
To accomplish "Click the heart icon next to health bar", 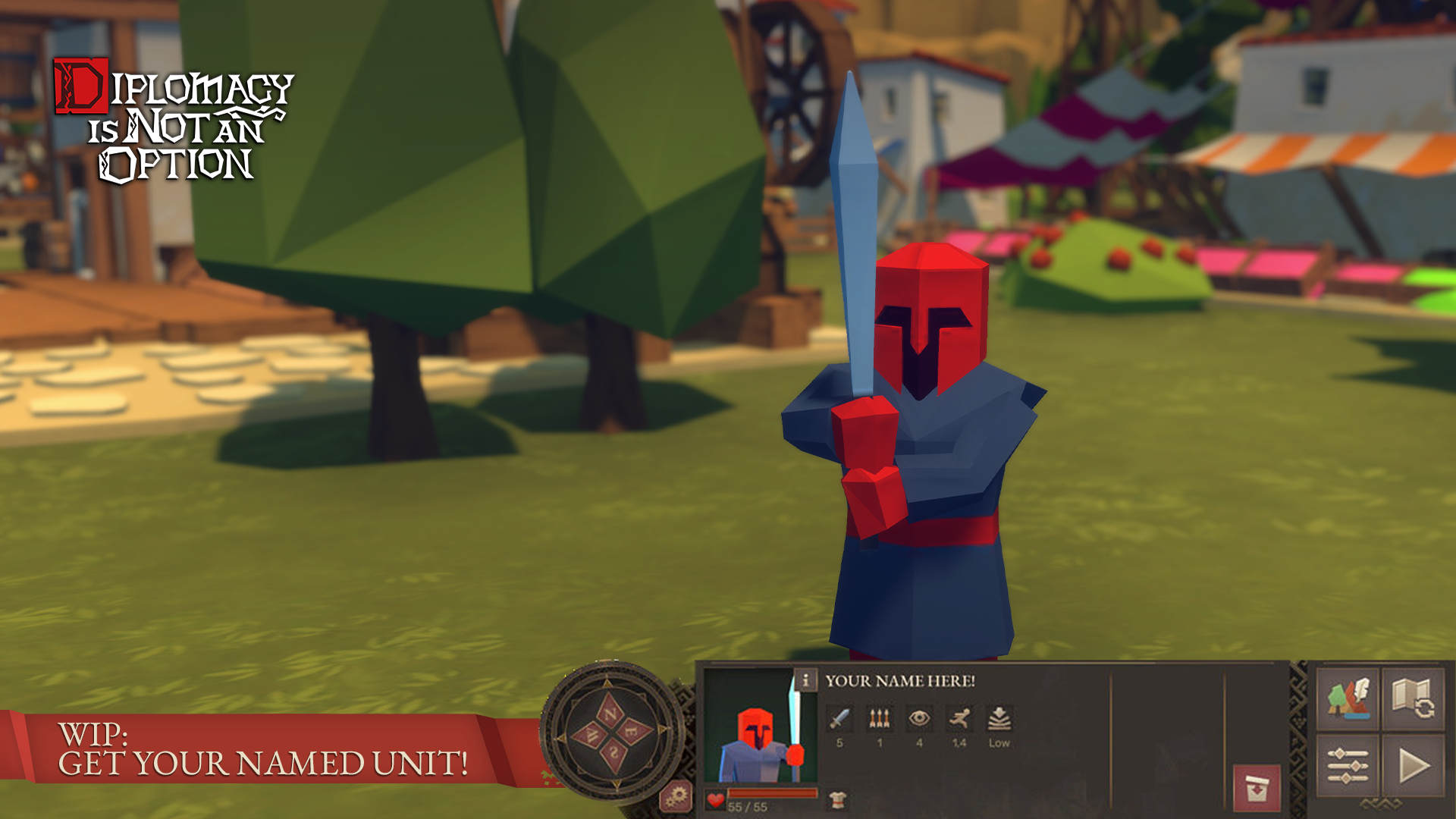I will click(715, 799).
